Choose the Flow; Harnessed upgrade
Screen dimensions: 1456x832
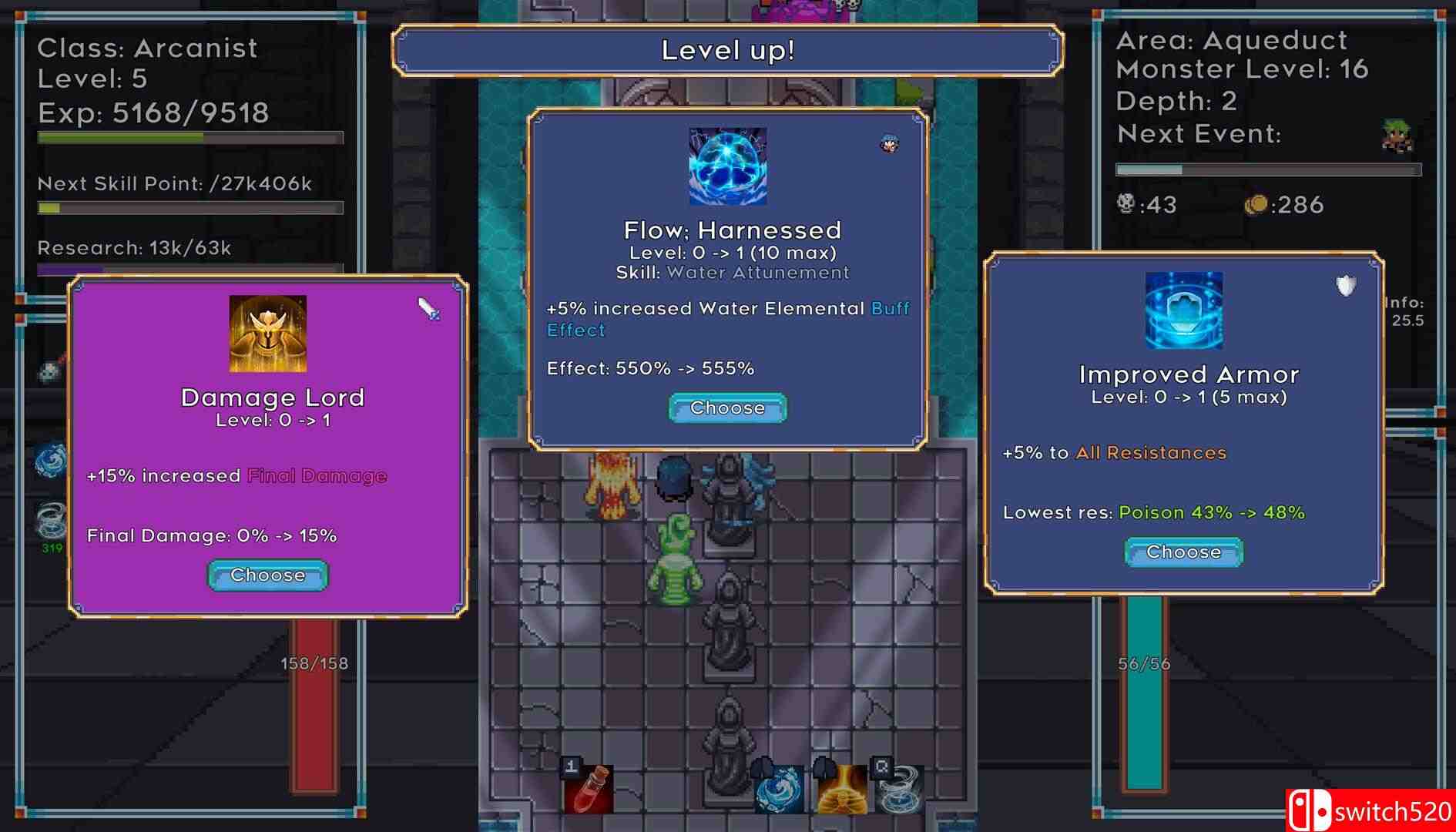(726, 408)
